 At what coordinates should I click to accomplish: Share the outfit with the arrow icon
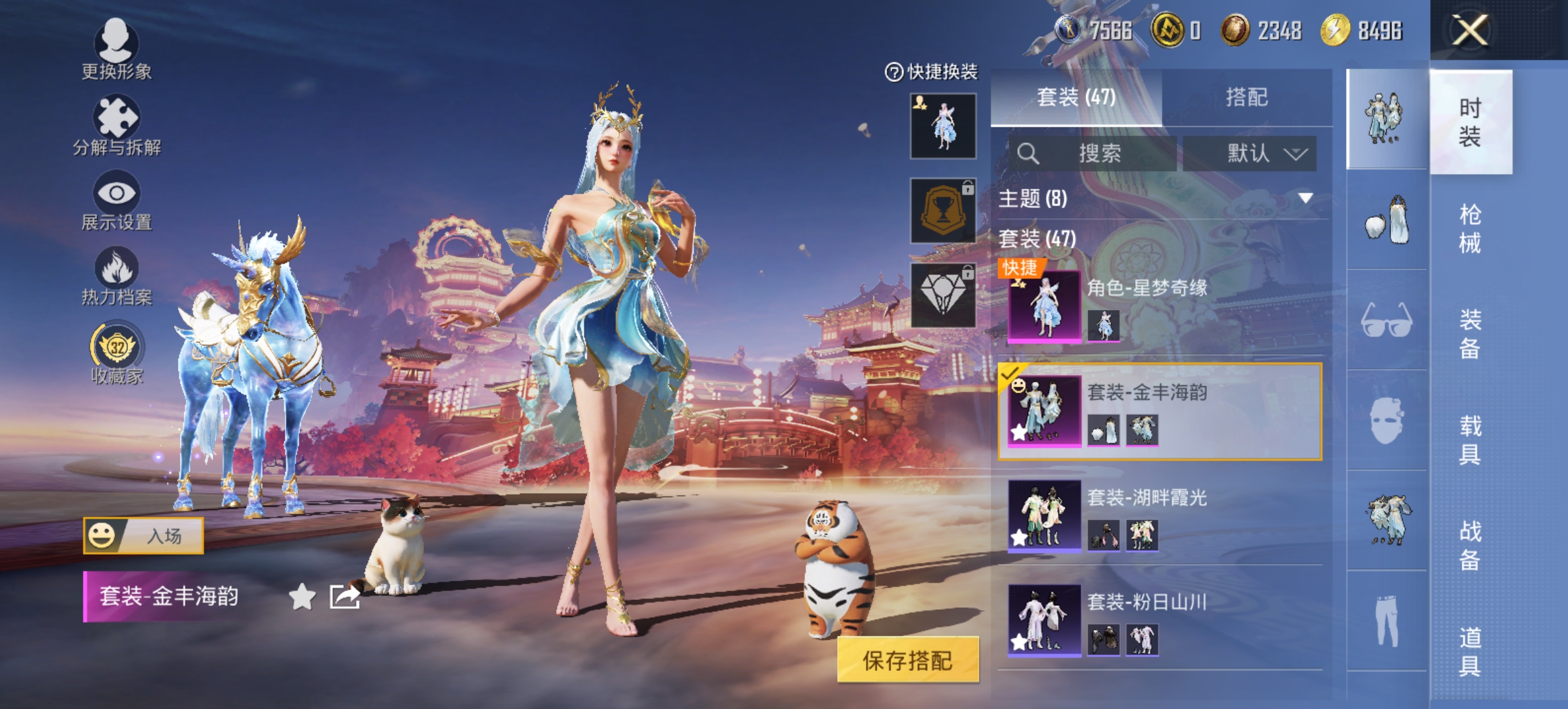(x=345, y=596)
